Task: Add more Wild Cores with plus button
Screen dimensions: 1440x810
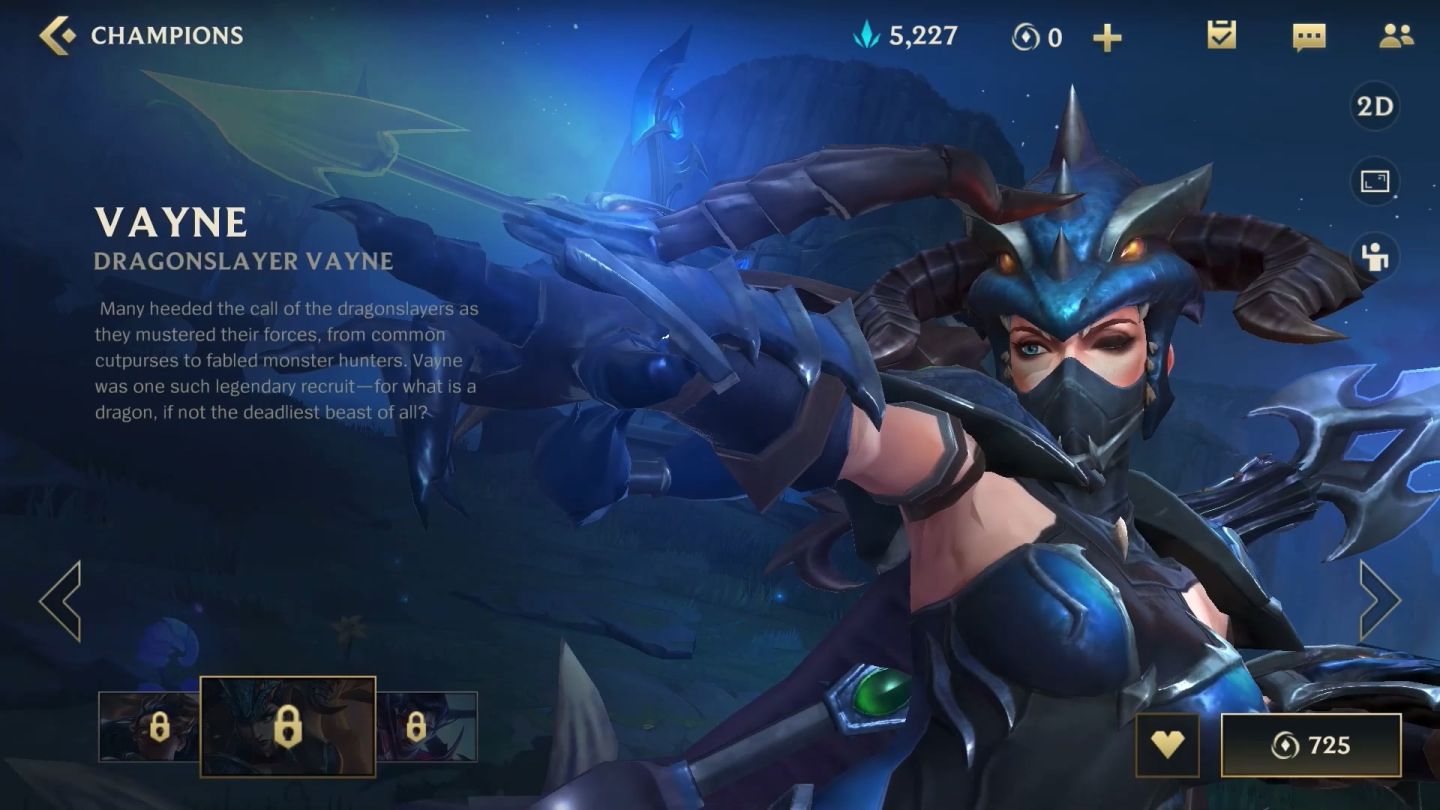Action: point(1107,38)
